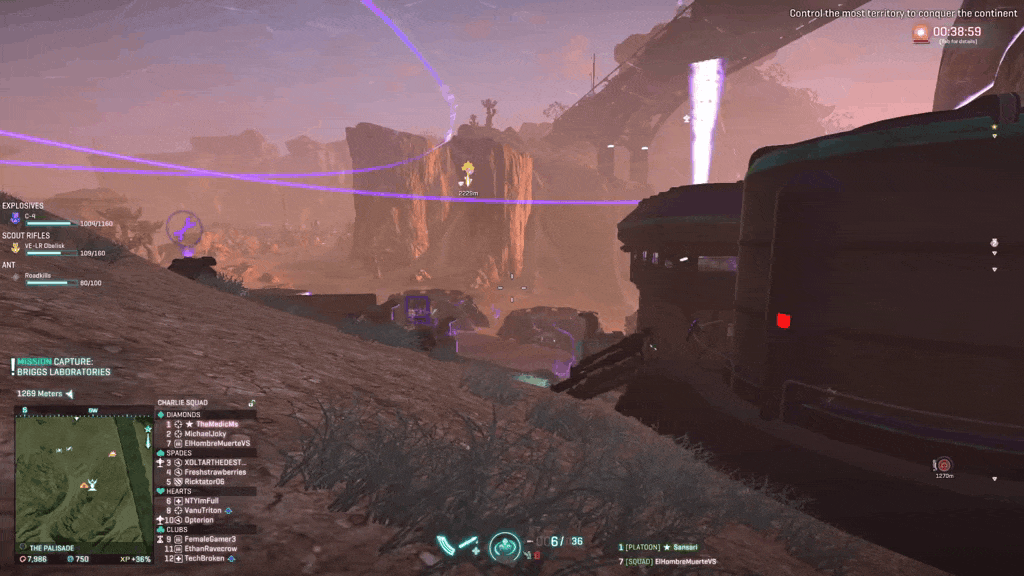Select EthanRavecrow in the squad roster
1024x576 pixels.
pyautogui.click(x=210, y=549)
